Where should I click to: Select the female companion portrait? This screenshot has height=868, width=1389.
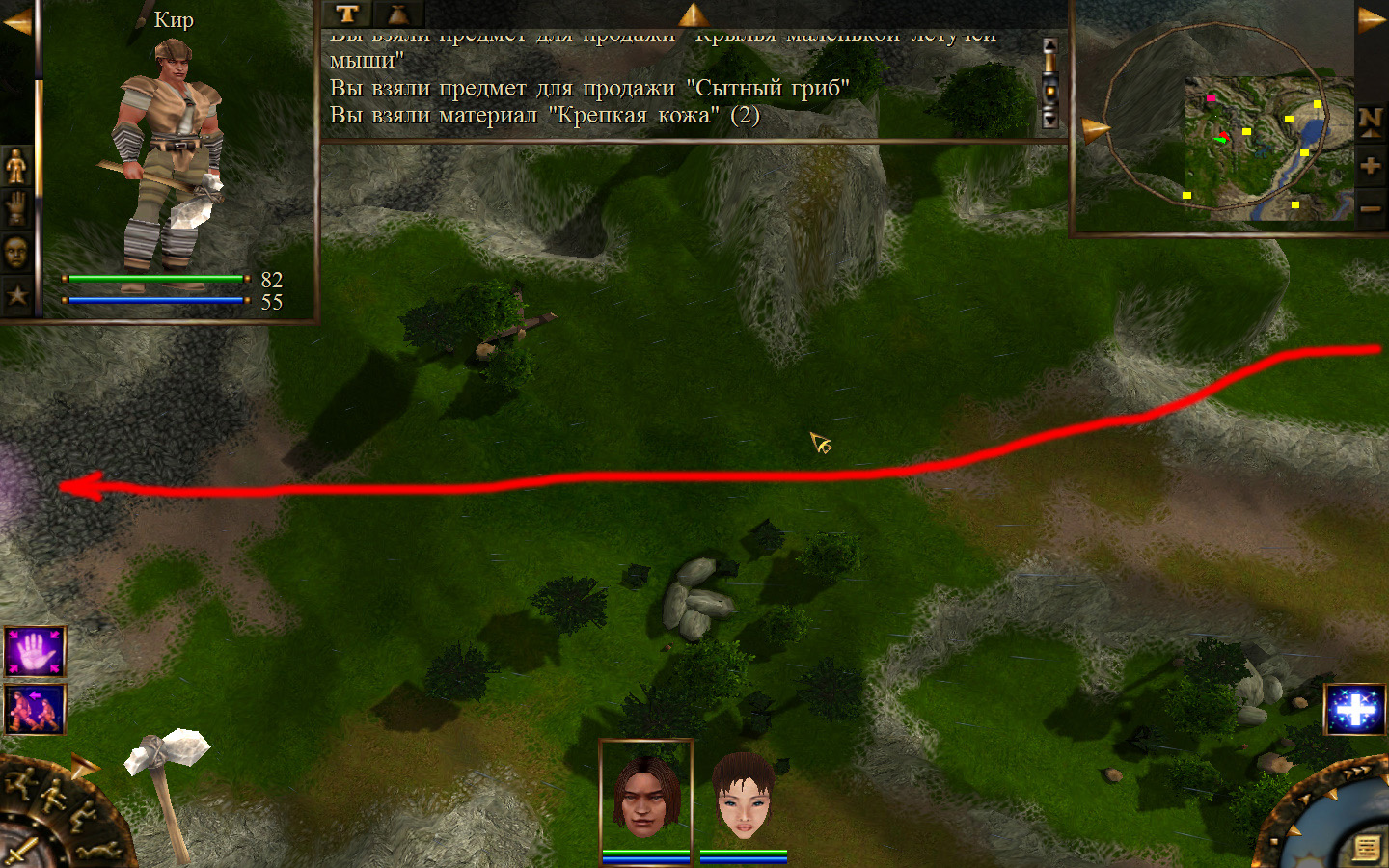coord(744,796)
